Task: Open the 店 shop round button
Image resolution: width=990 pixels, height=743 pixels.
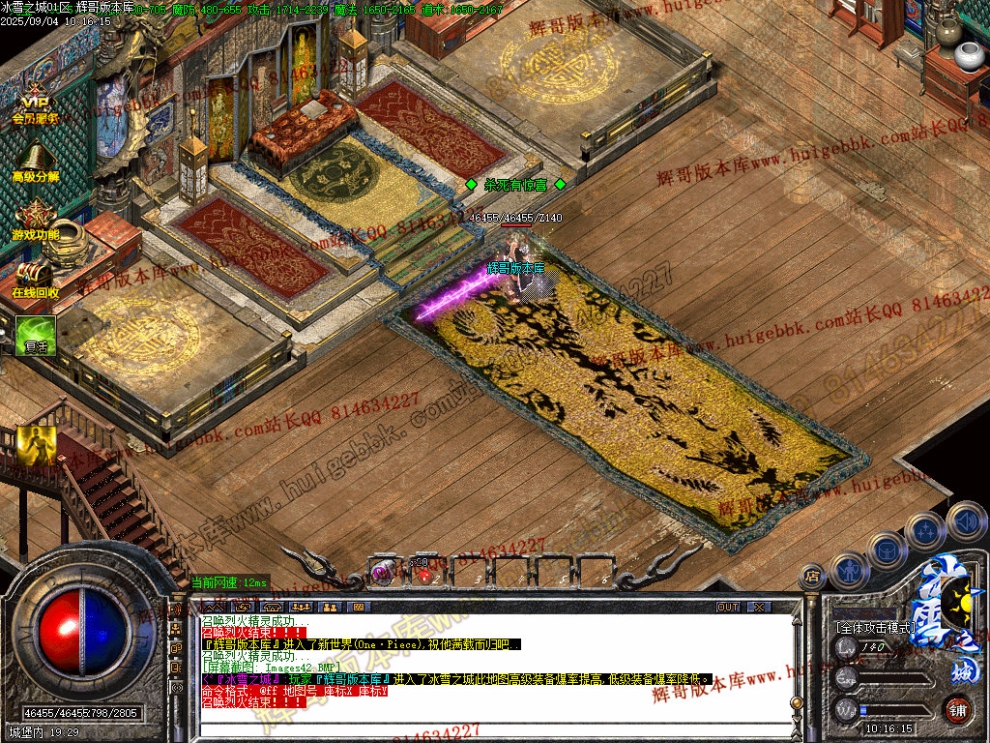Action: tap(813, 577)
